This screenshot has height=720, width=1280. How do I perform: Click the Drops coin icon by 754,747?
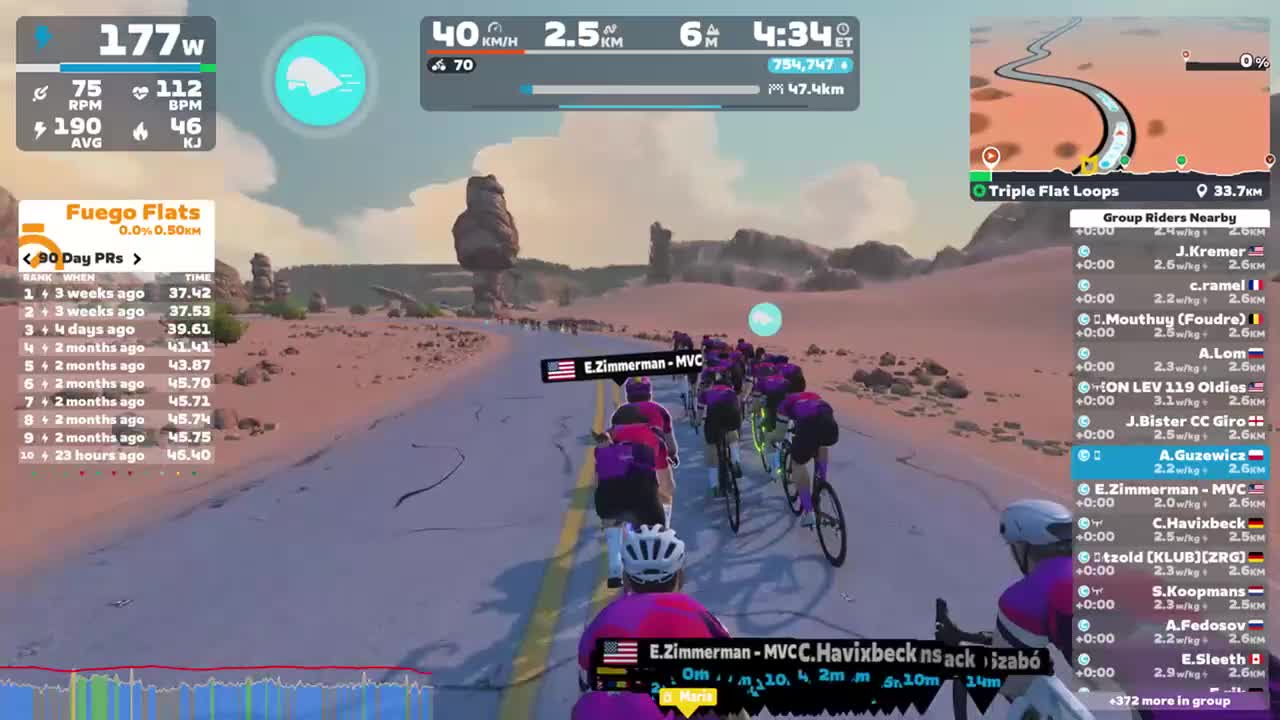pos(843,66)
